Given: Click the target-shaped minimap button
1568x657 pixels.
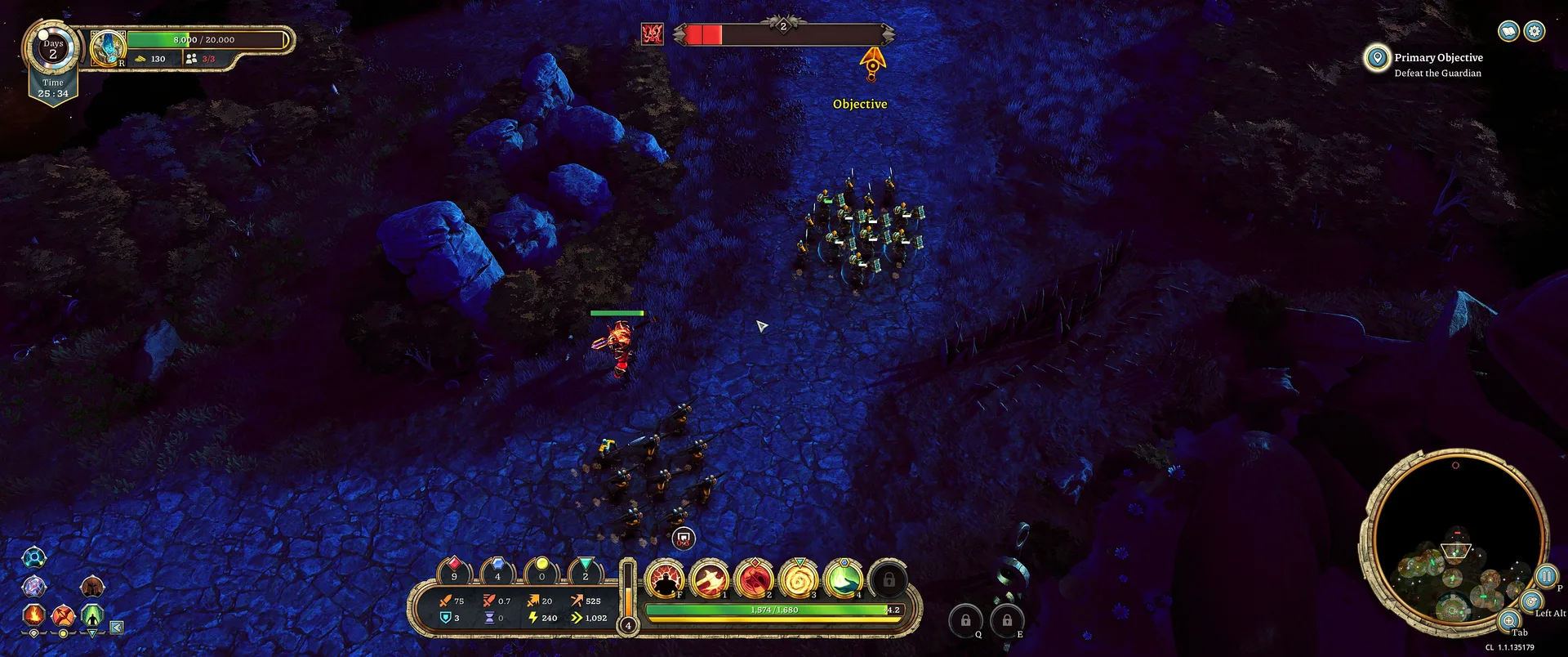Looking at the screenshot, I should click(1531, 602).
